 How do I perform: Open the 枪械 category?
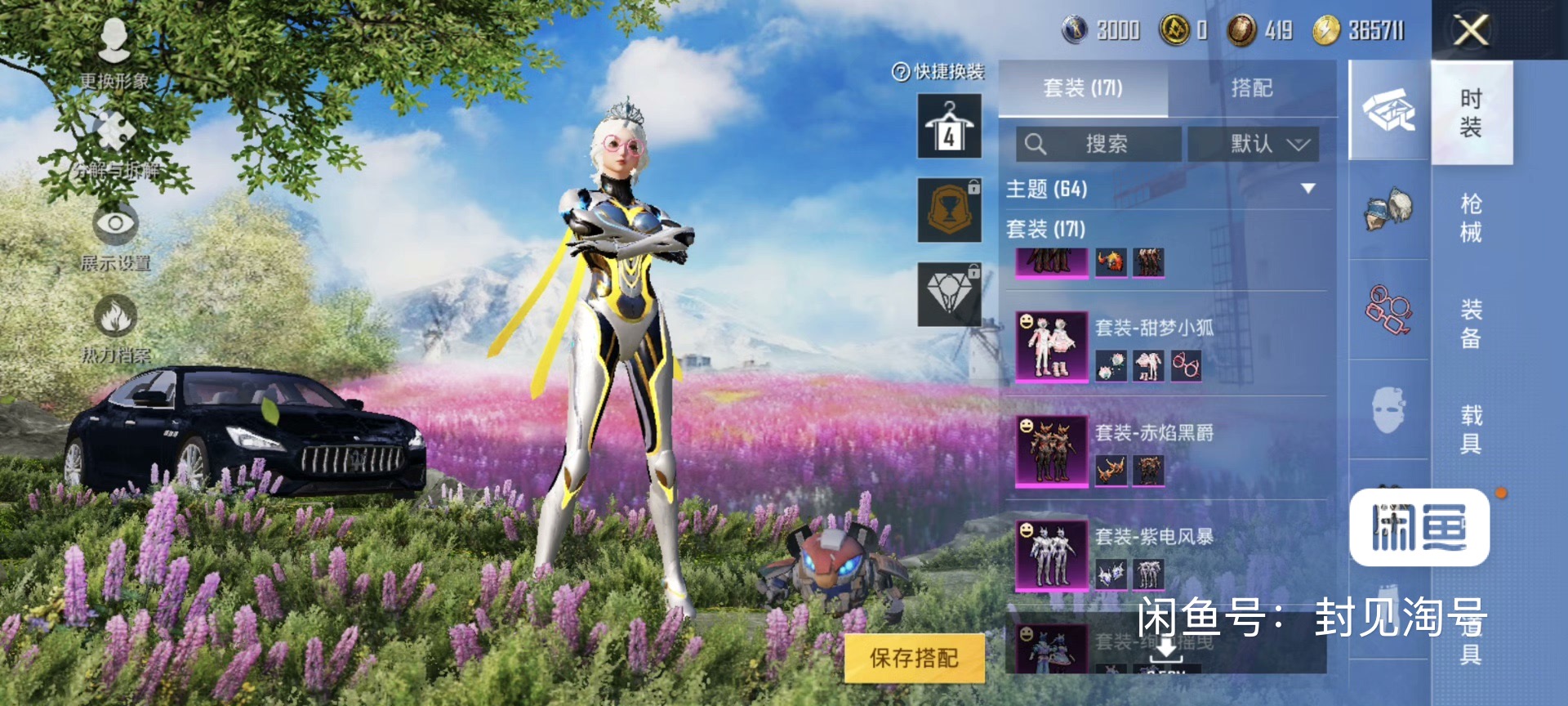(1471, 217)
